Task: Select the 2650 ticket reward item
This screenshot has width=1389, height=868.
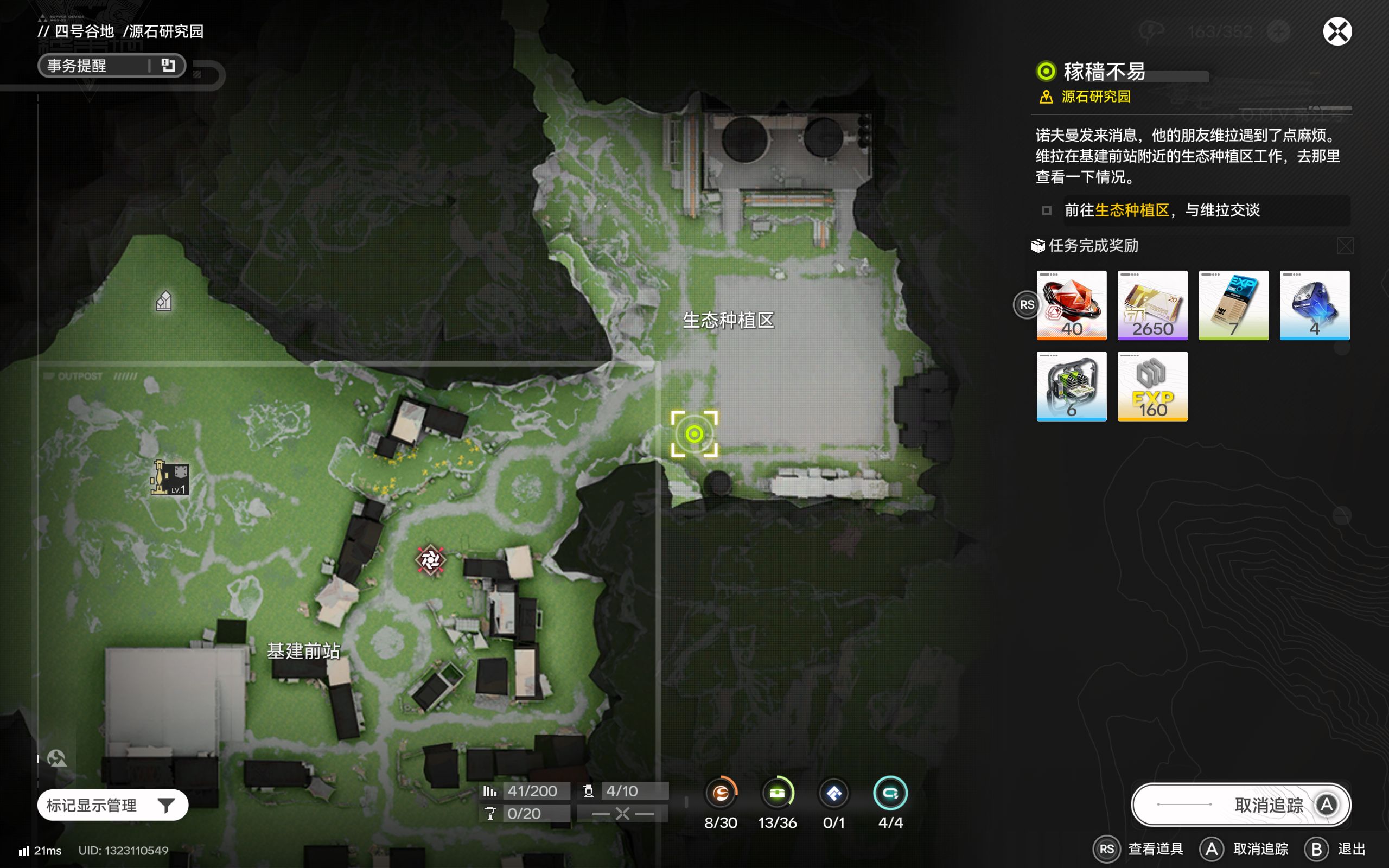Action: 1152,305
